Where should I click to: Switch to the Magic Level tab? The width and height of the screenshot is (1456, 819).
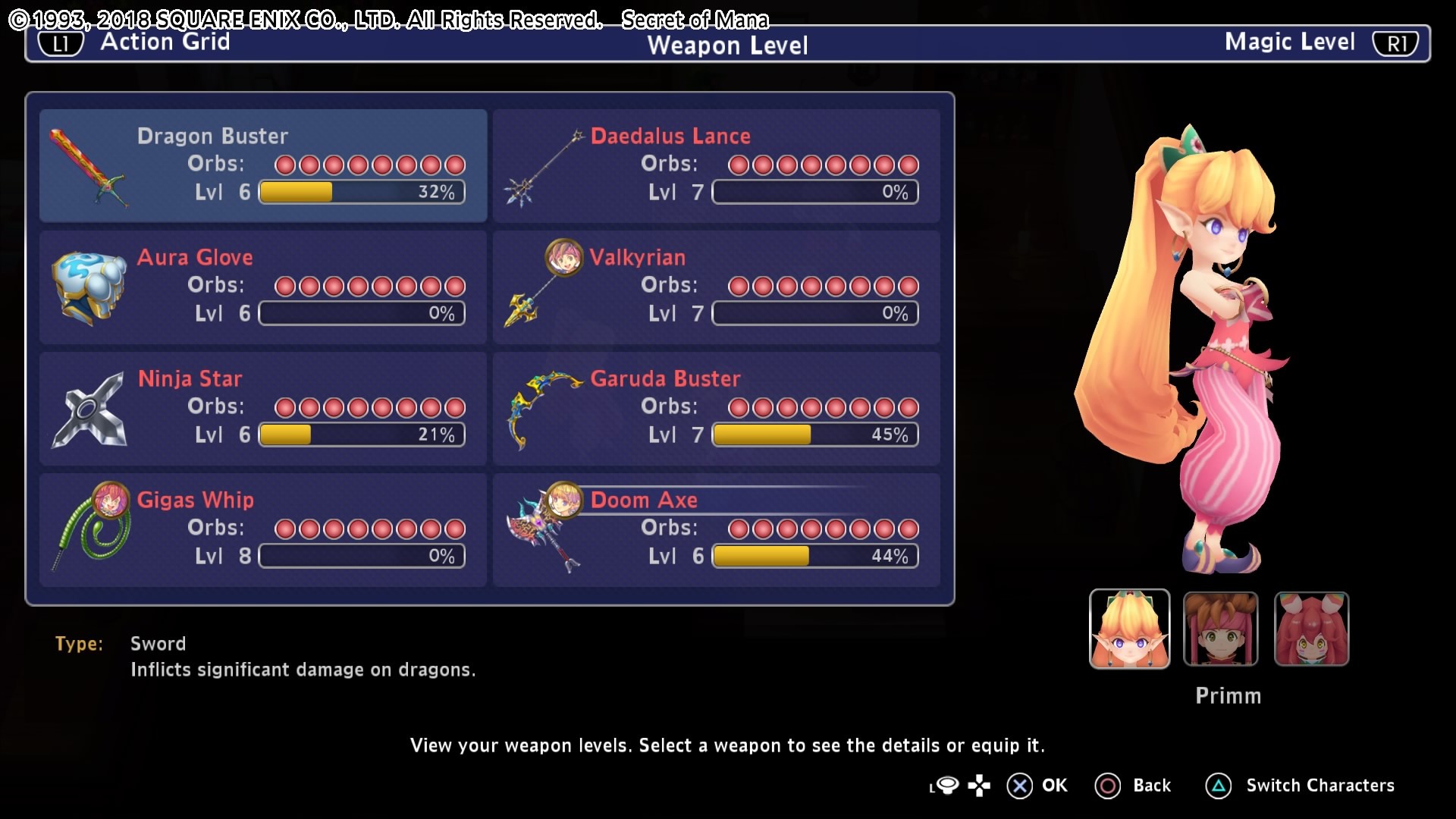point(1318,42)
